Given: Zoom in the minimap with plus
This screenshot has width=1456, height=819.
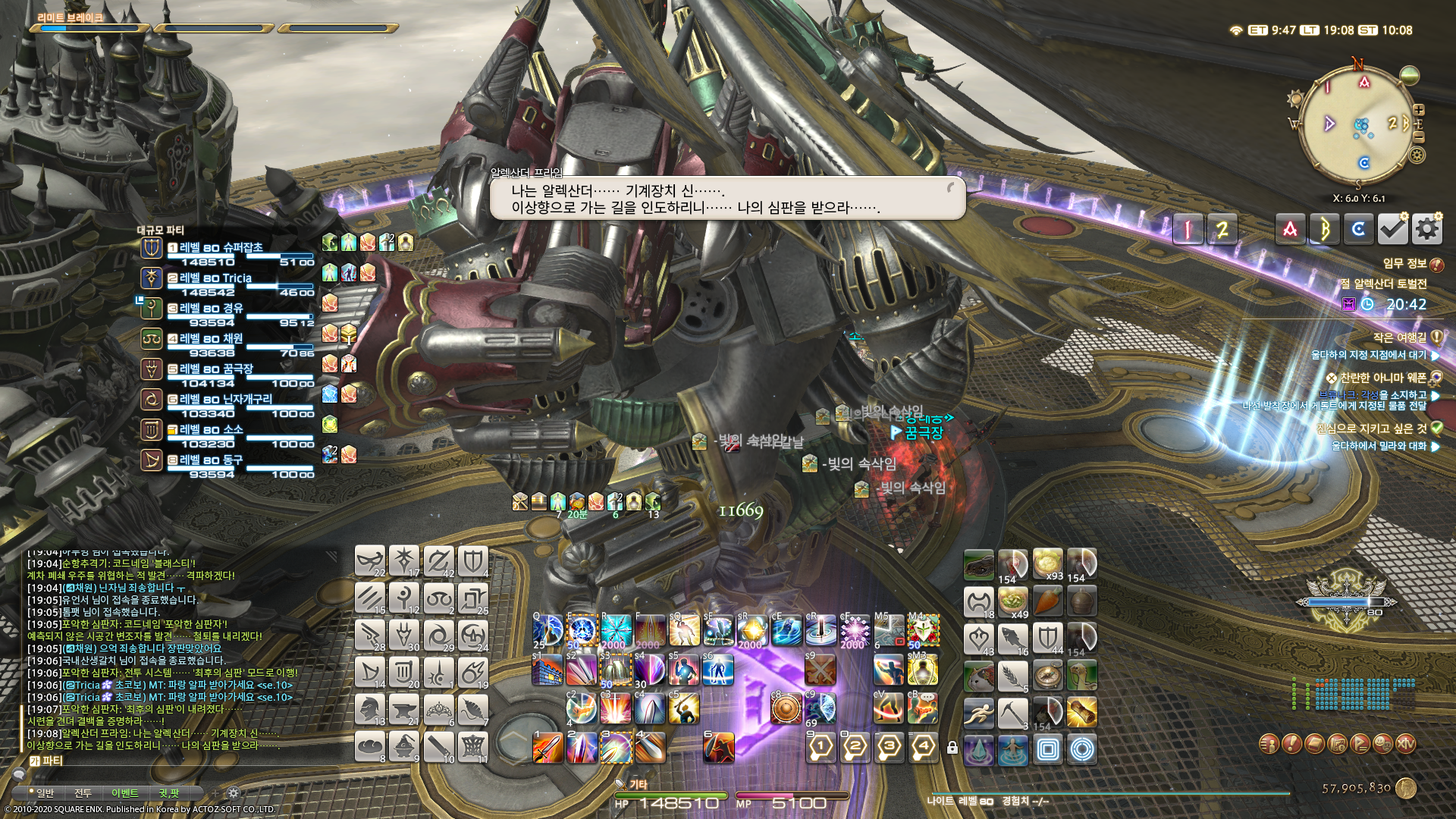Looking at the screenshot, I should (1419, 110).
